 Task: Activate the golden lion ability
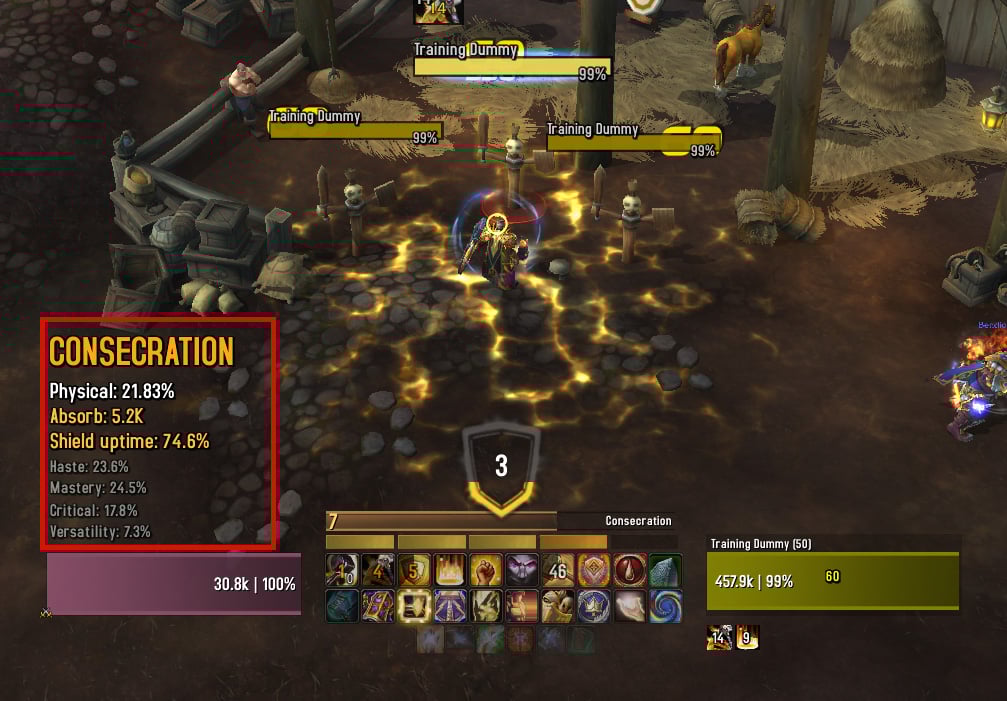click(x=557, y=606)
